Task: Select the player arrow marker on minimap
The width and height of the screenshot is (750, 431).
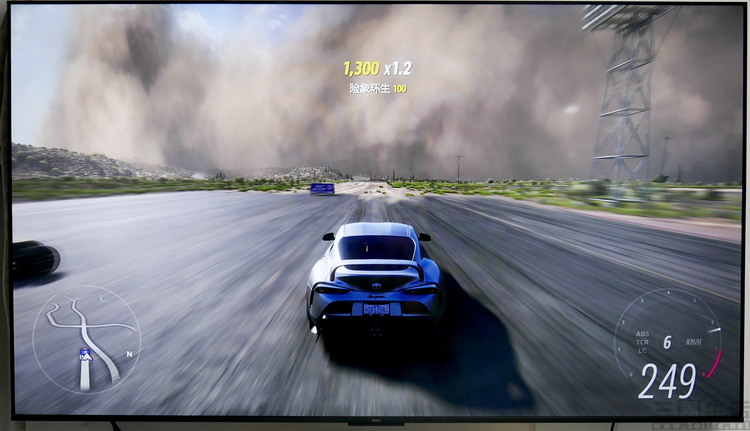Action: coord(86,355)
